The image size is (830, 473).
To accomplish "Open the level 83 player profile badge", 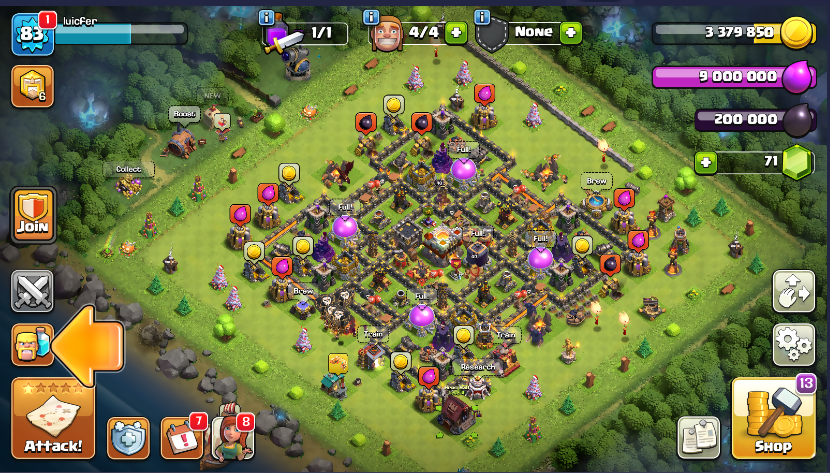I will click(x=30, y=36).
